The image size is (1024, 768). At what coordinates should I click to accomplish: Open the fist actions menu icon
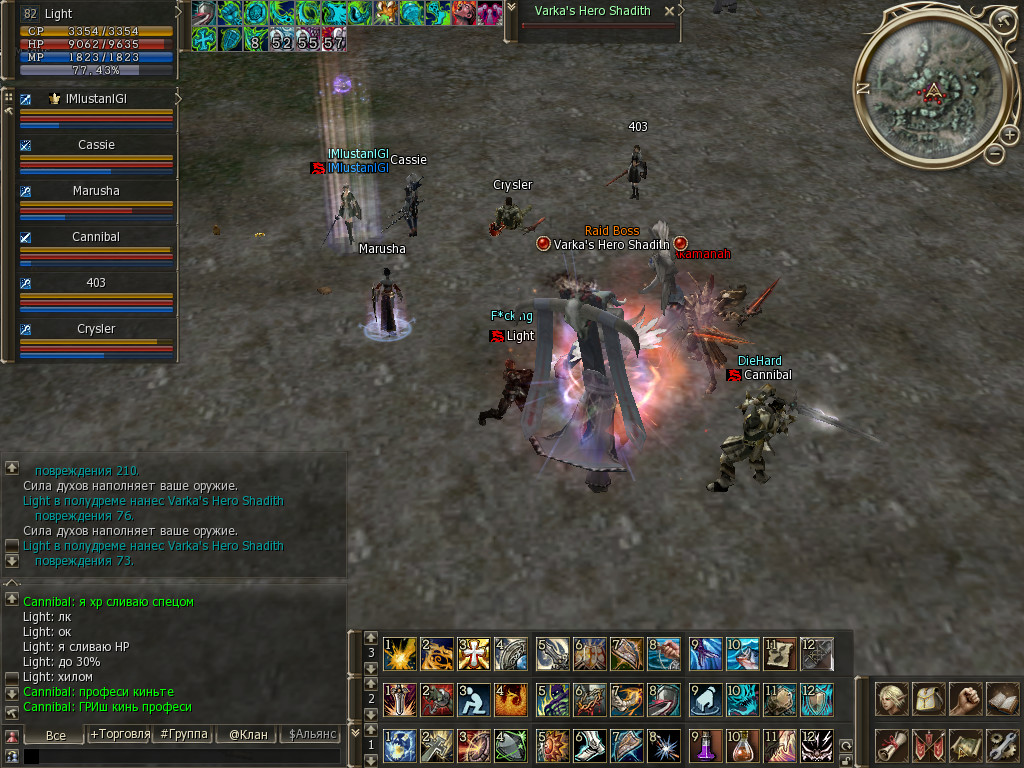pyautogui.click(x=965, y=699)
